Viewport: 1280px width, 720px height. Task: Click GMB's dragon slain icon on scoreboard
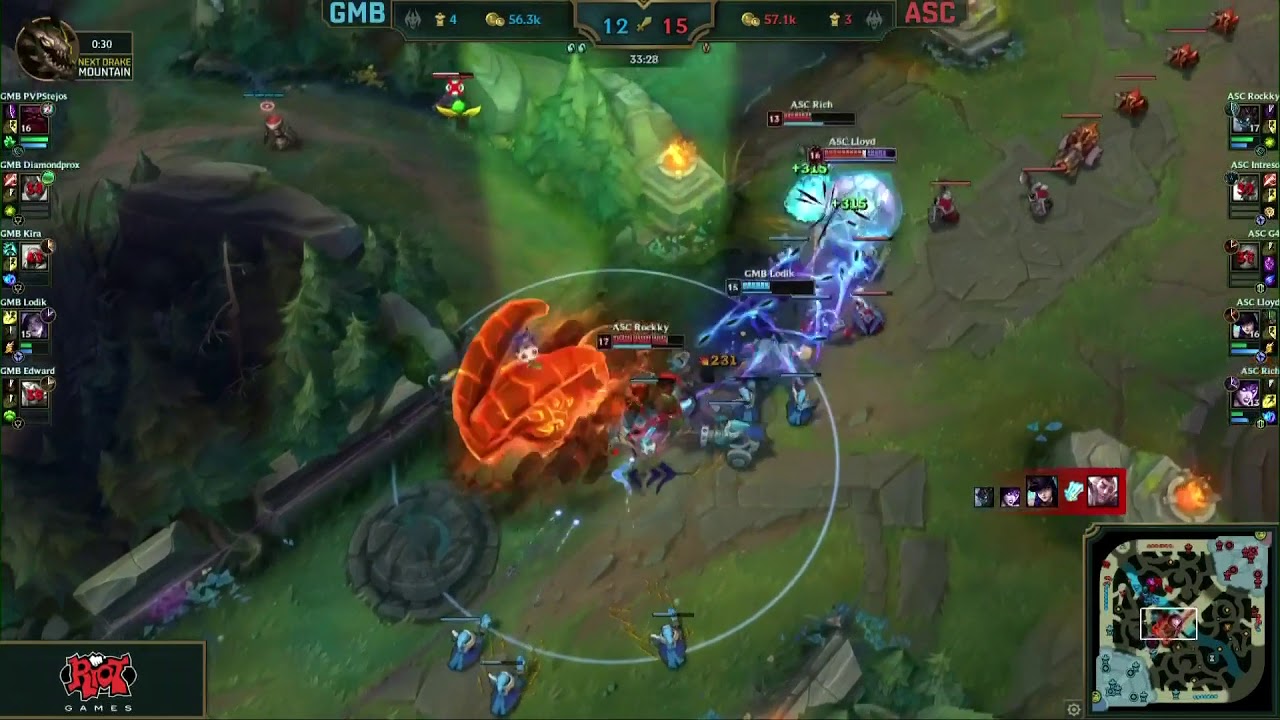(411, 17)
